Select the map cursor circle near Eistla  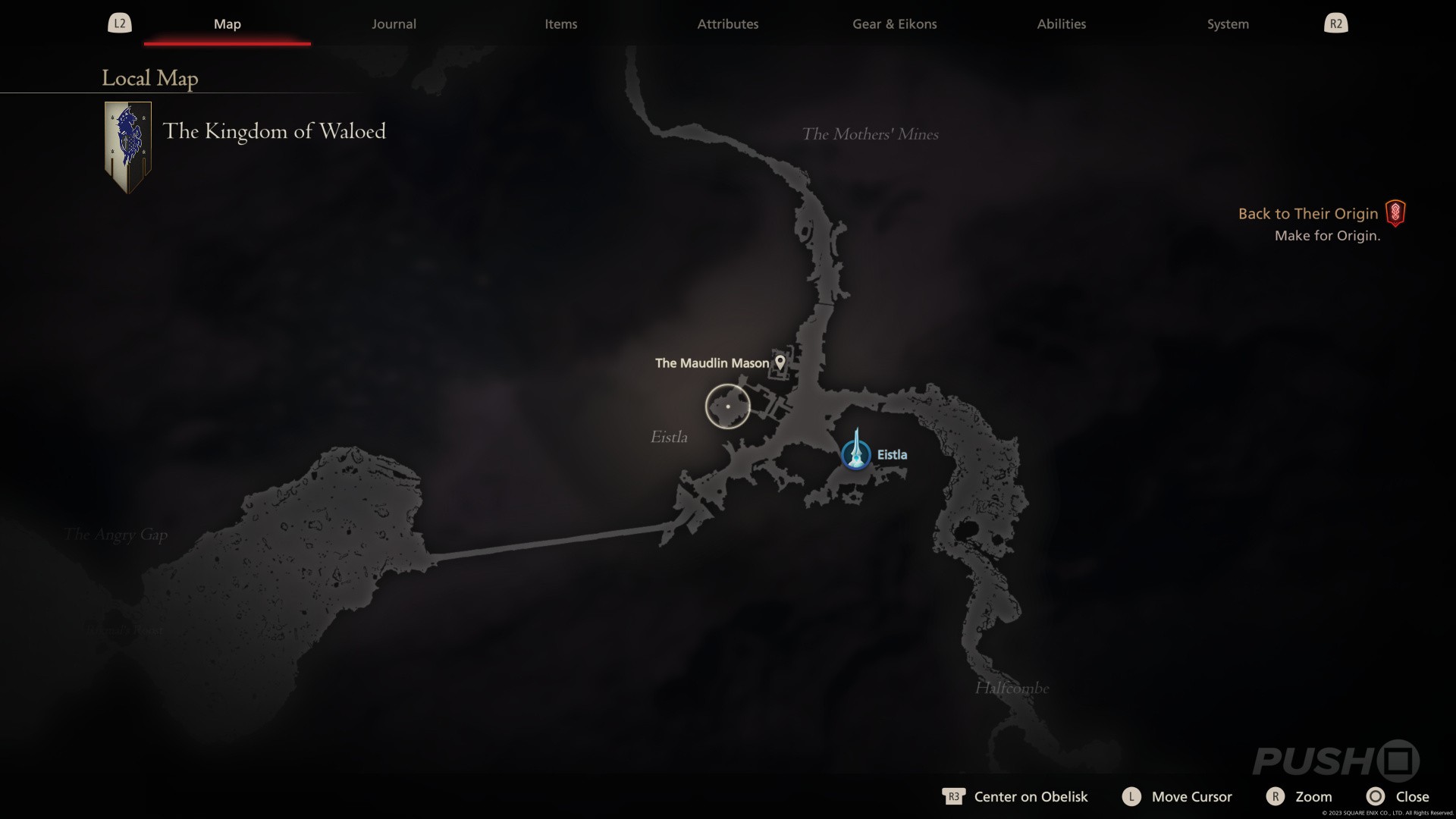pyautogui.click(x=727, y=406)
